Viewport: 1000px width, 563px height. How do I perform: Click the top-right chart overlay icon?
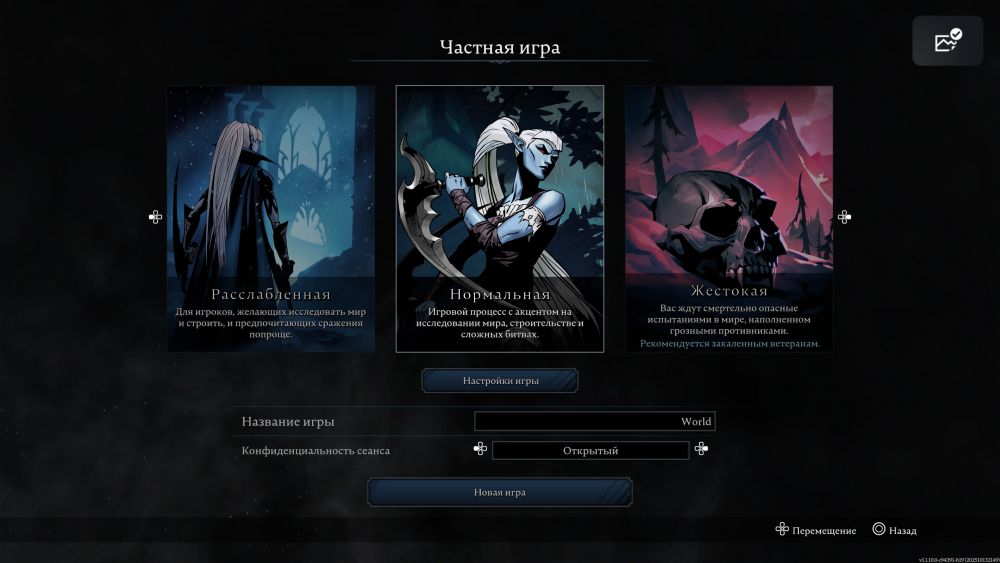(x=947, y=41)
